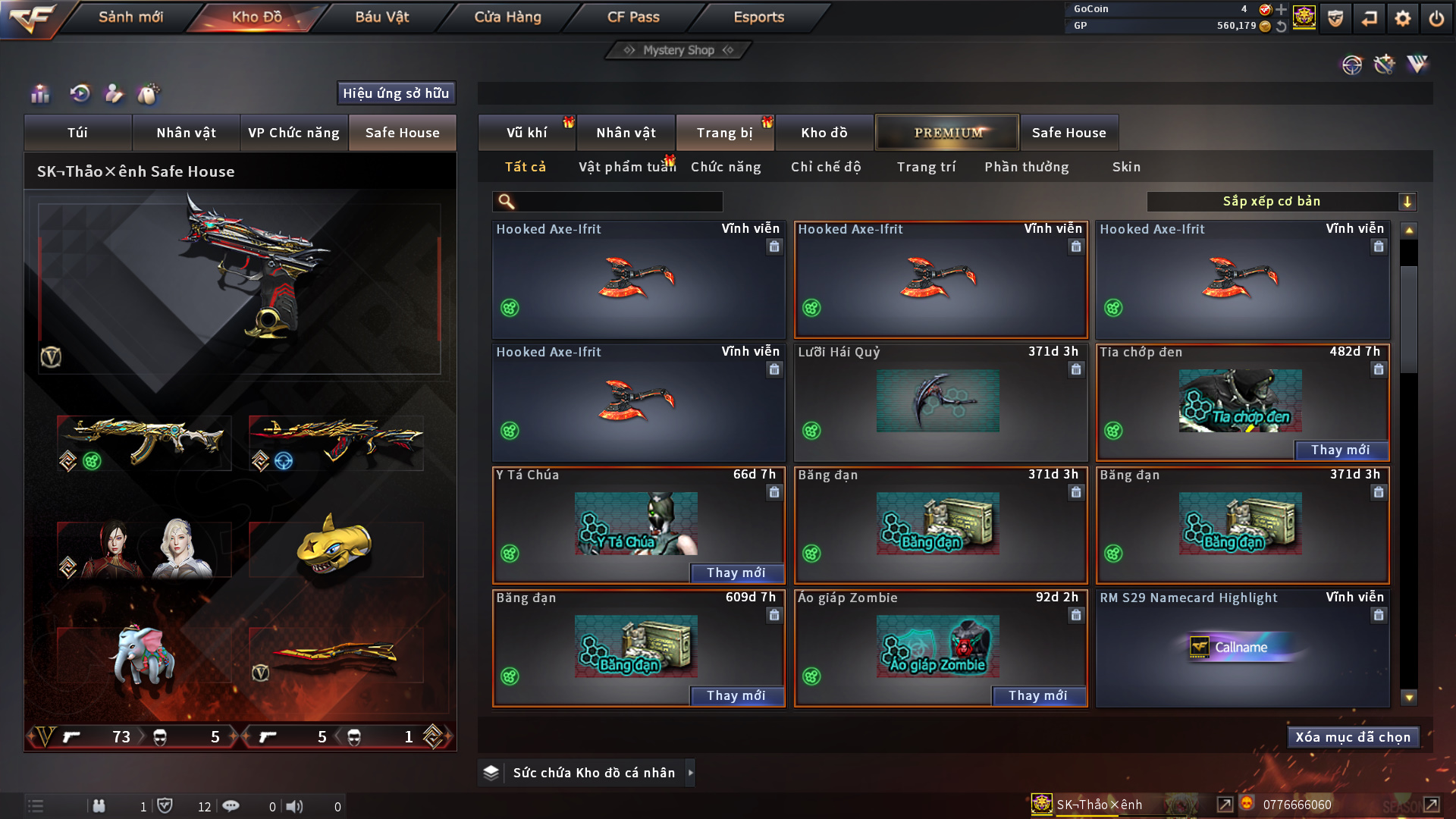This screenshot has width=1456, height=819.
Task: Select the Lưỡi Hái Quỷ item
Action: [x=940, y=403]
